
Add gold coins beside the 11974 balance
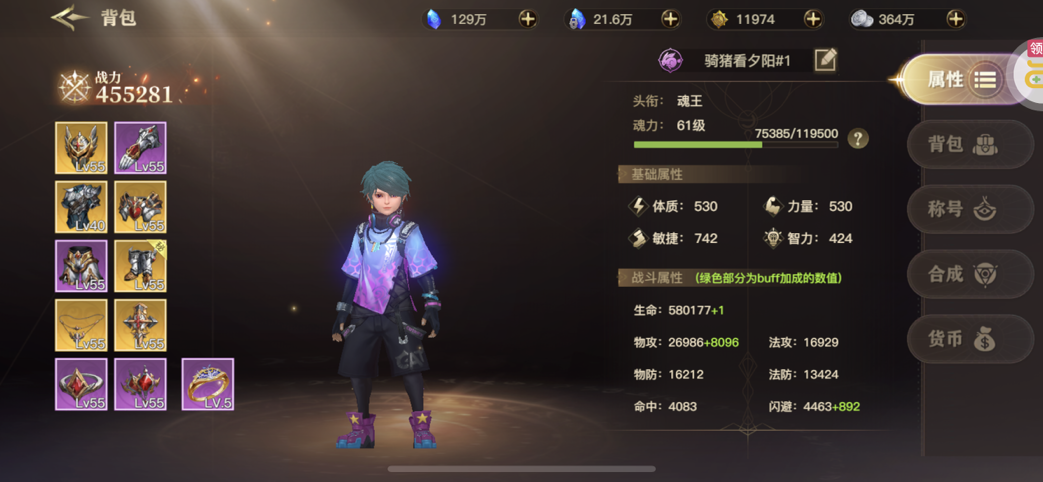812,19
